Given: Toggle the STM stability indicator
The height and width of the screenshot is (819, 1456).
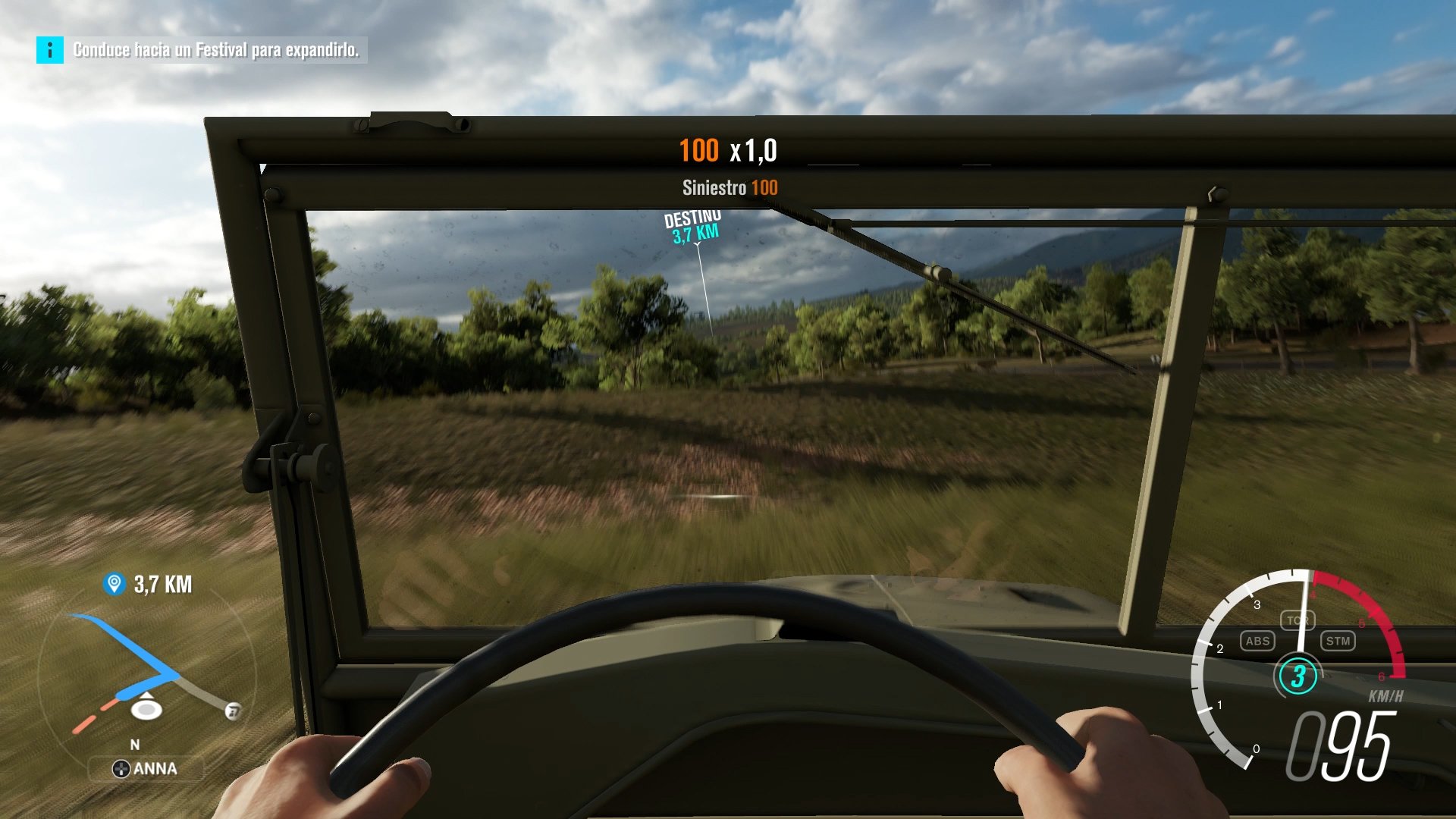Looking at the screenshot, I should pos(1338,641).
